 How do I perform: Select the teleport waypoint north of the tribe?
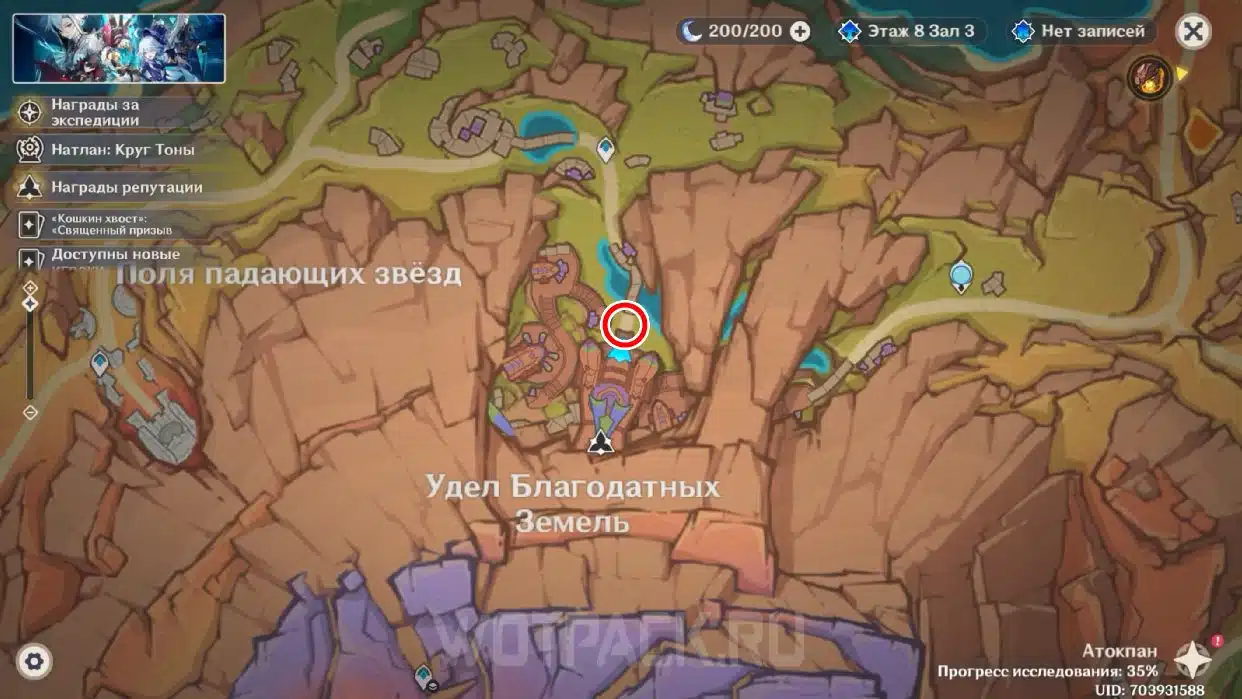click(x=605, y=150)
